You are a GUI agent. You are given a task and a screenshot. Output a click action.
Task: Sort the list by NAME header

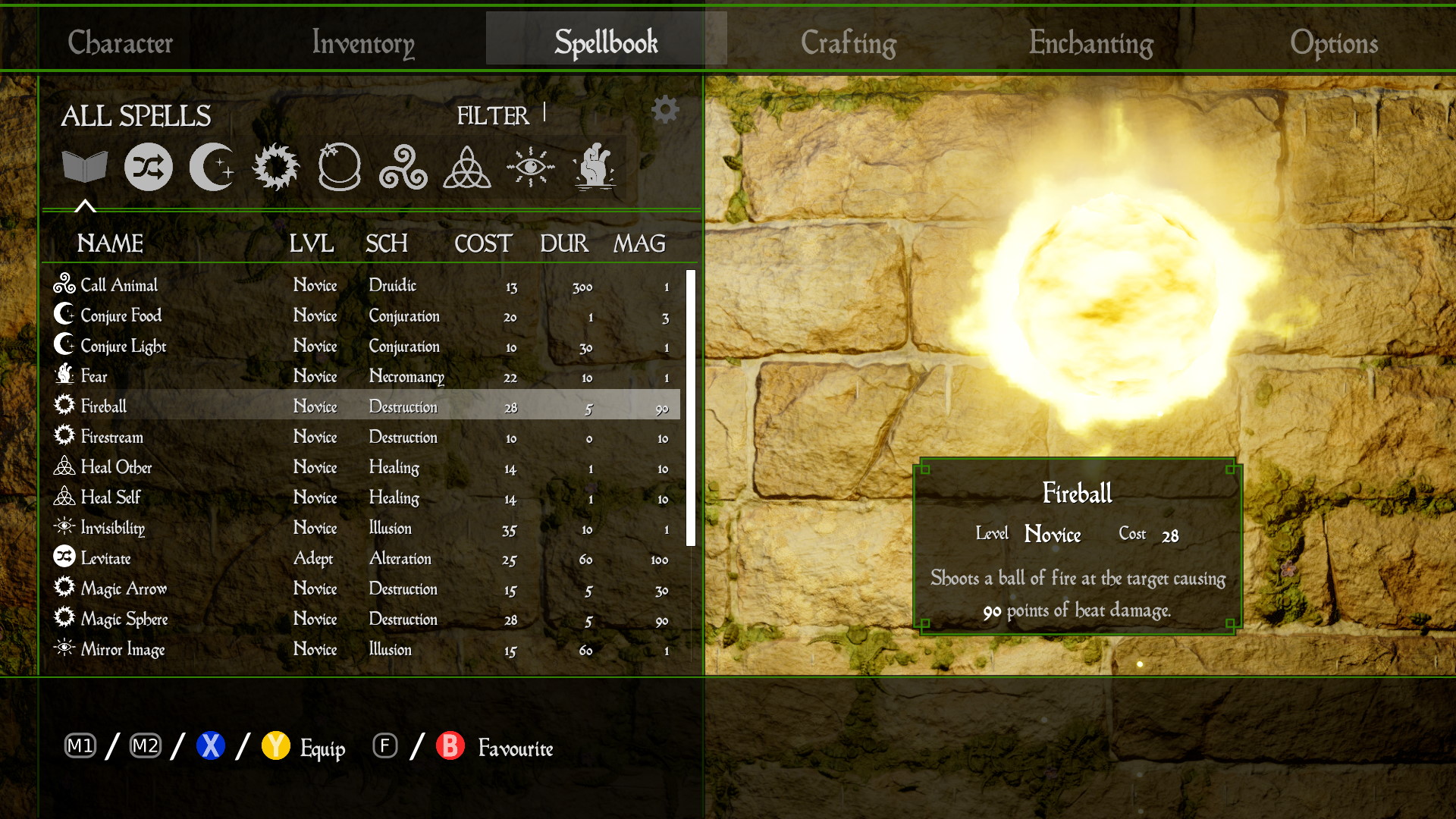click(x=110, y=243)
